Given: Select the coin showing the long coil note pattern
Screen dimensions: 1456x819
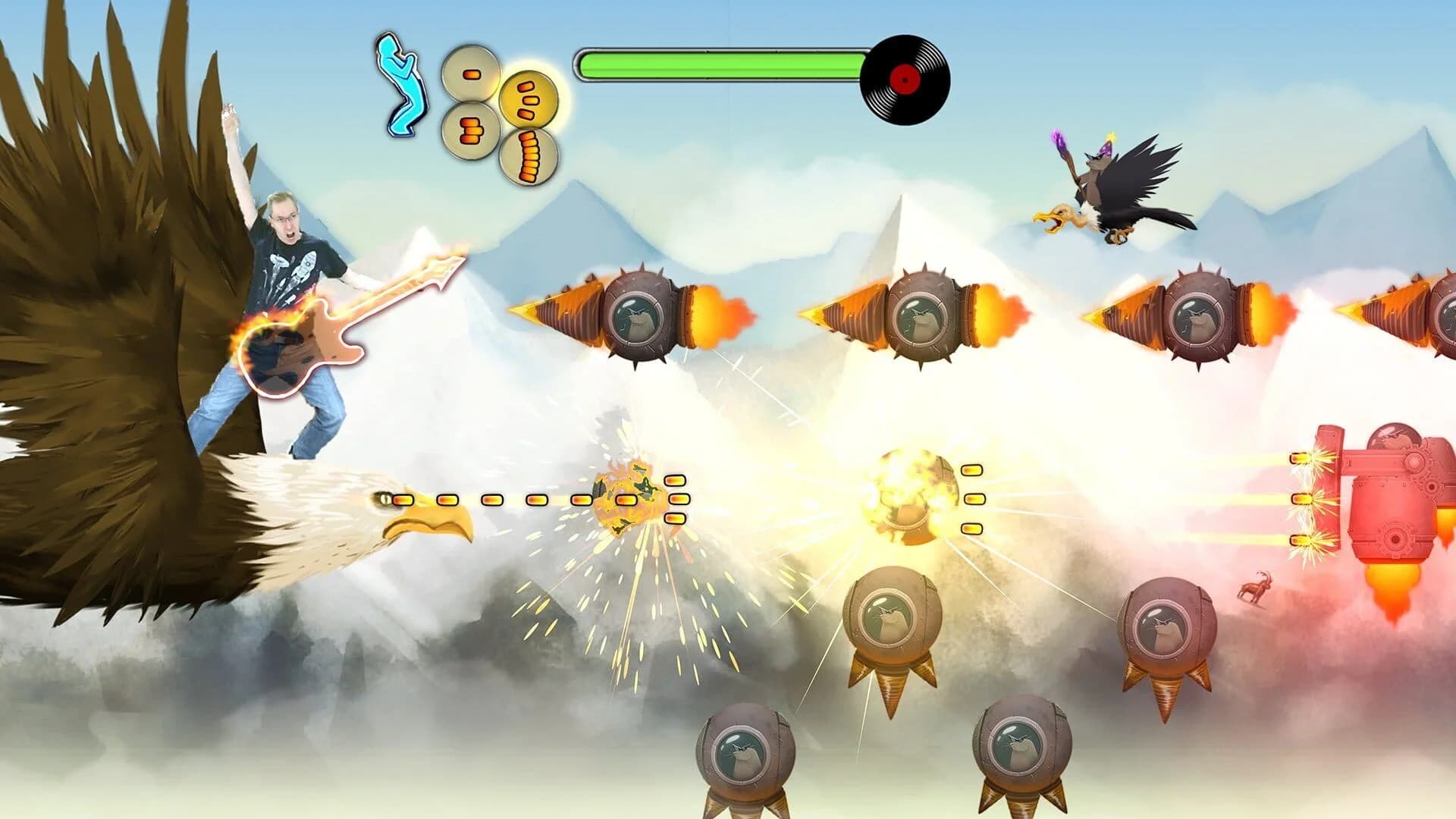Looking at the screenshot, I should coord(529,157).
